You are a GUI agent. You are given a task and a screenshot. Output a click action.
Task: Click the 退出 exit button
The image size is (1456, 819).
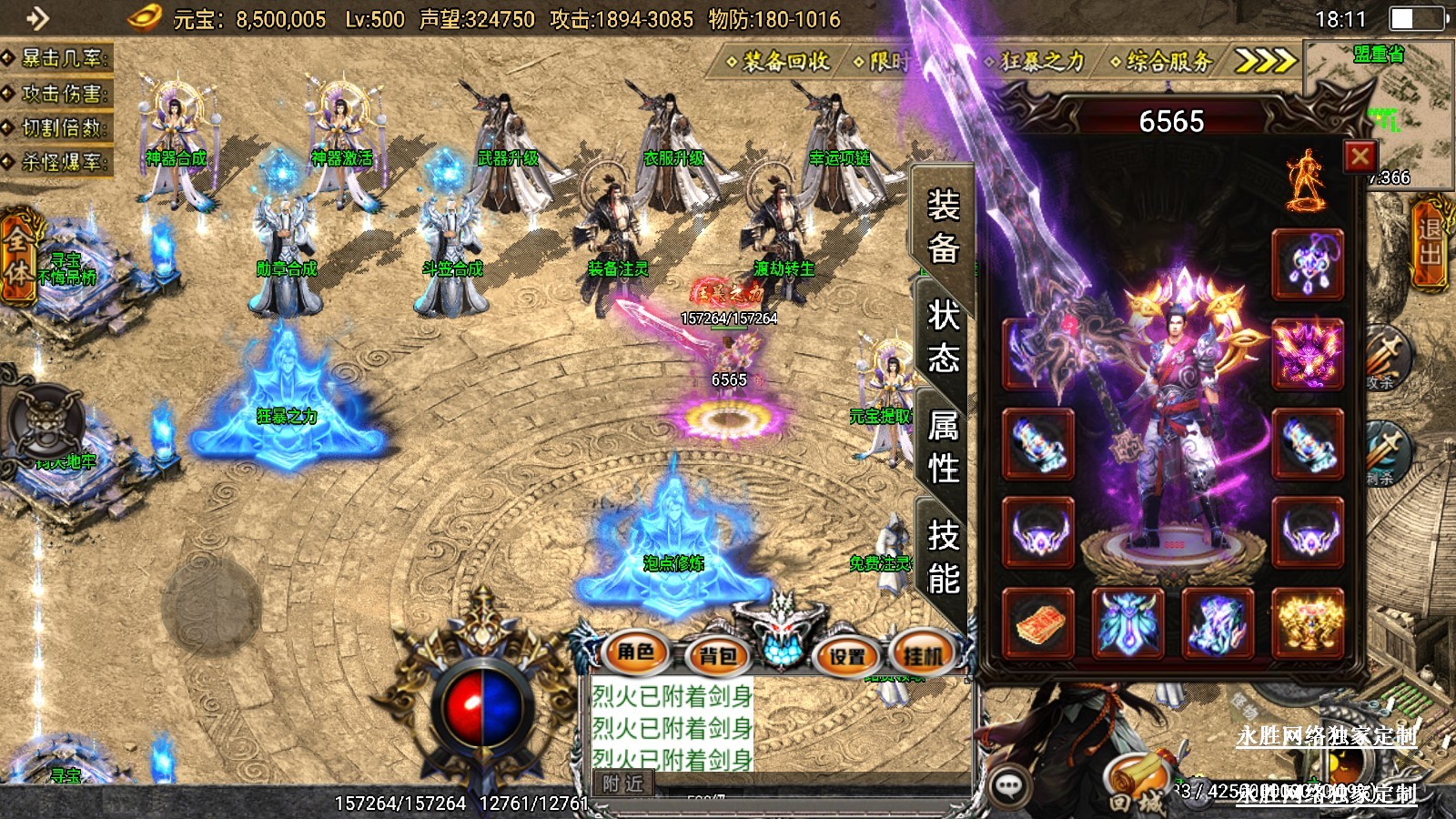coord(1431,242)
